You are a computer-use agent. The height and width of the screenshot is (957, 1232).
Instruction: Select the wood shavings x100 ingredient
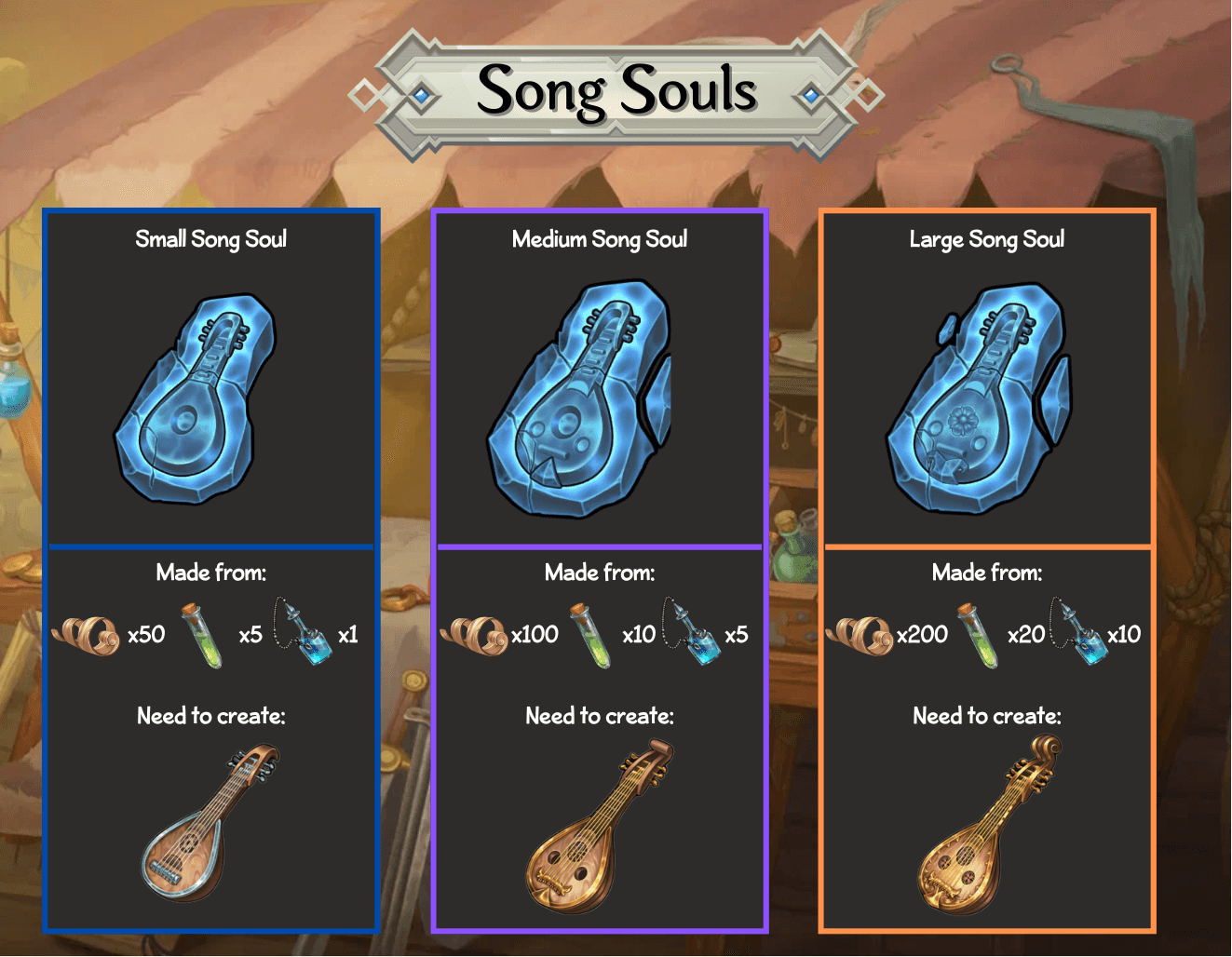tap(474, 635)
